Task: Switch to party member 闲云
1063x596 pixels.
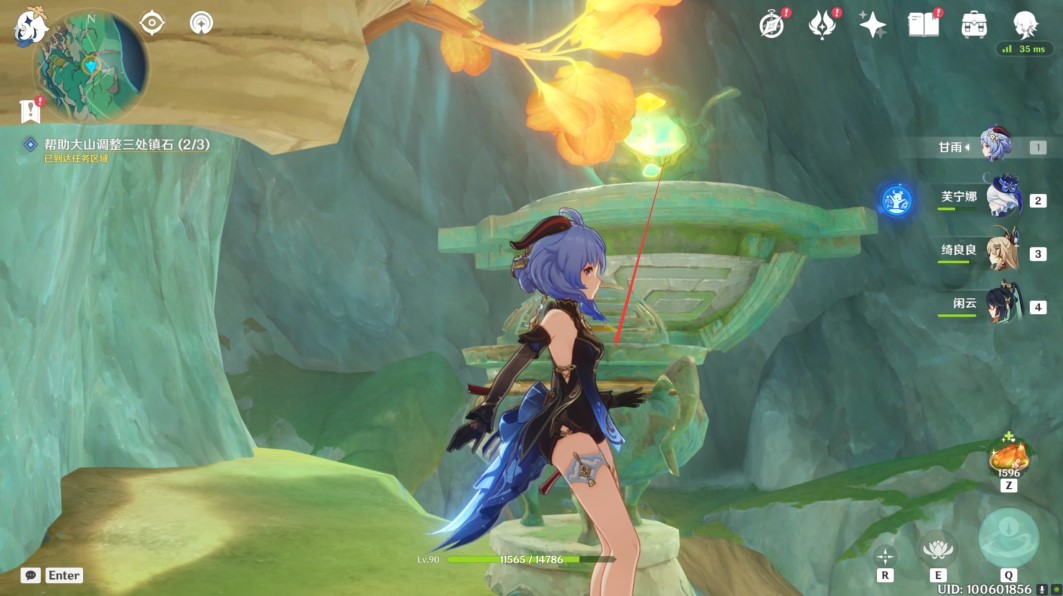Action: (x=1001, y=304)
